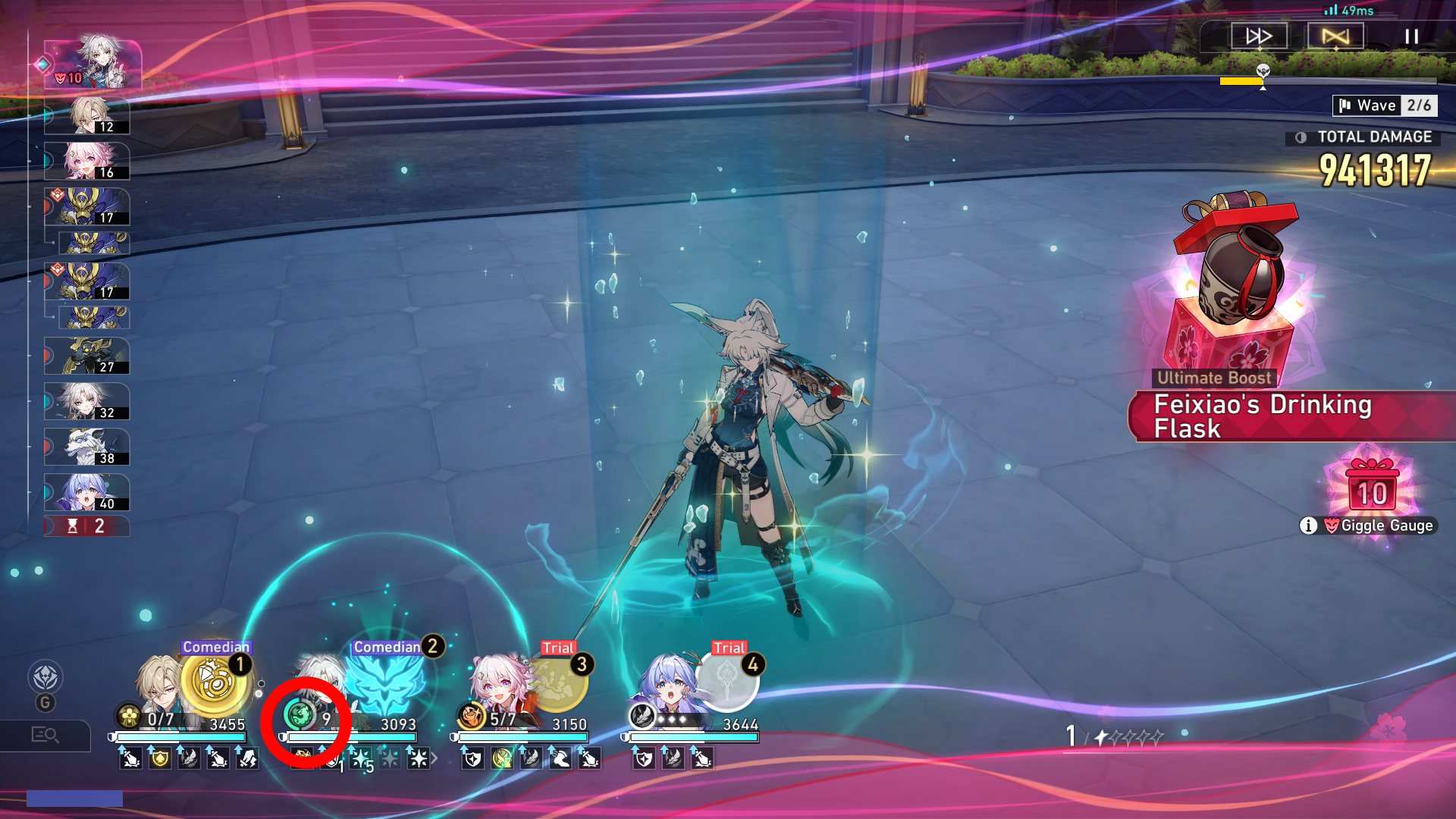Enable double battle speed
Viewport: 1456px width, 819px height.
[1260, 36]
